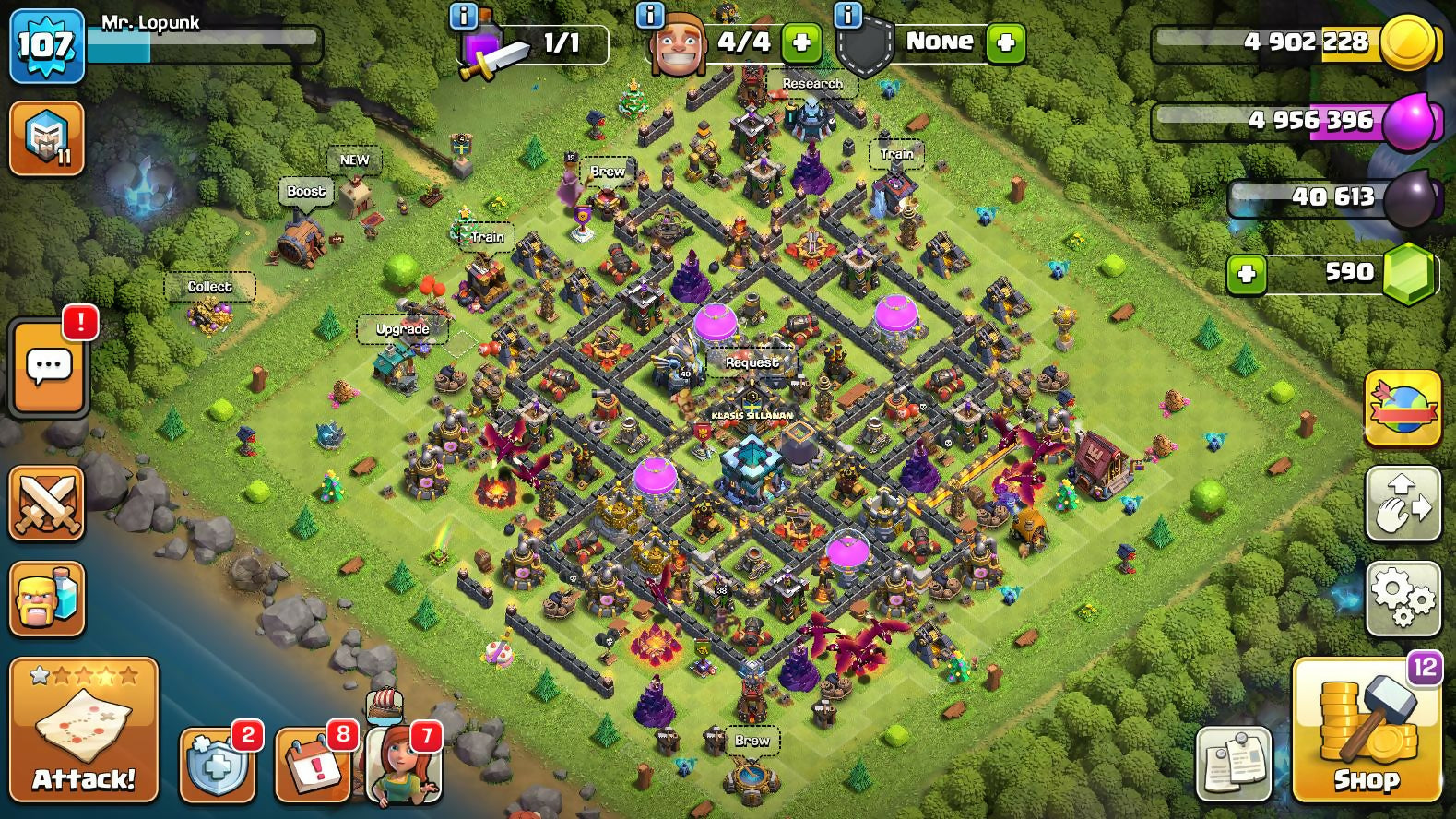Tap the Attack! button
Viewport: 1456px width, 819px height.
pos(84,730)
